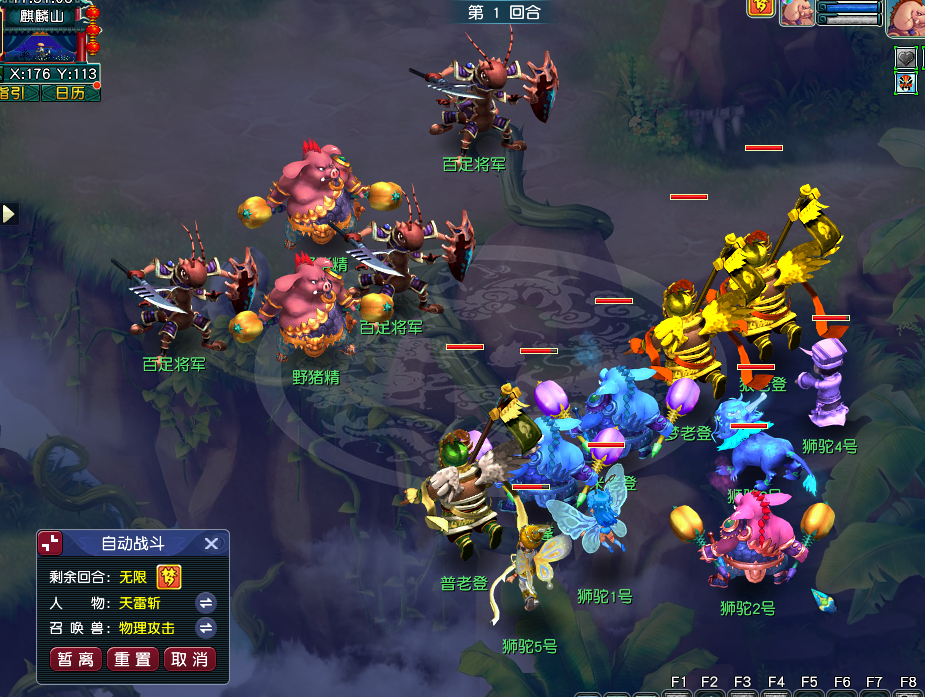Click the grey heart status icon

pos(906,58)
